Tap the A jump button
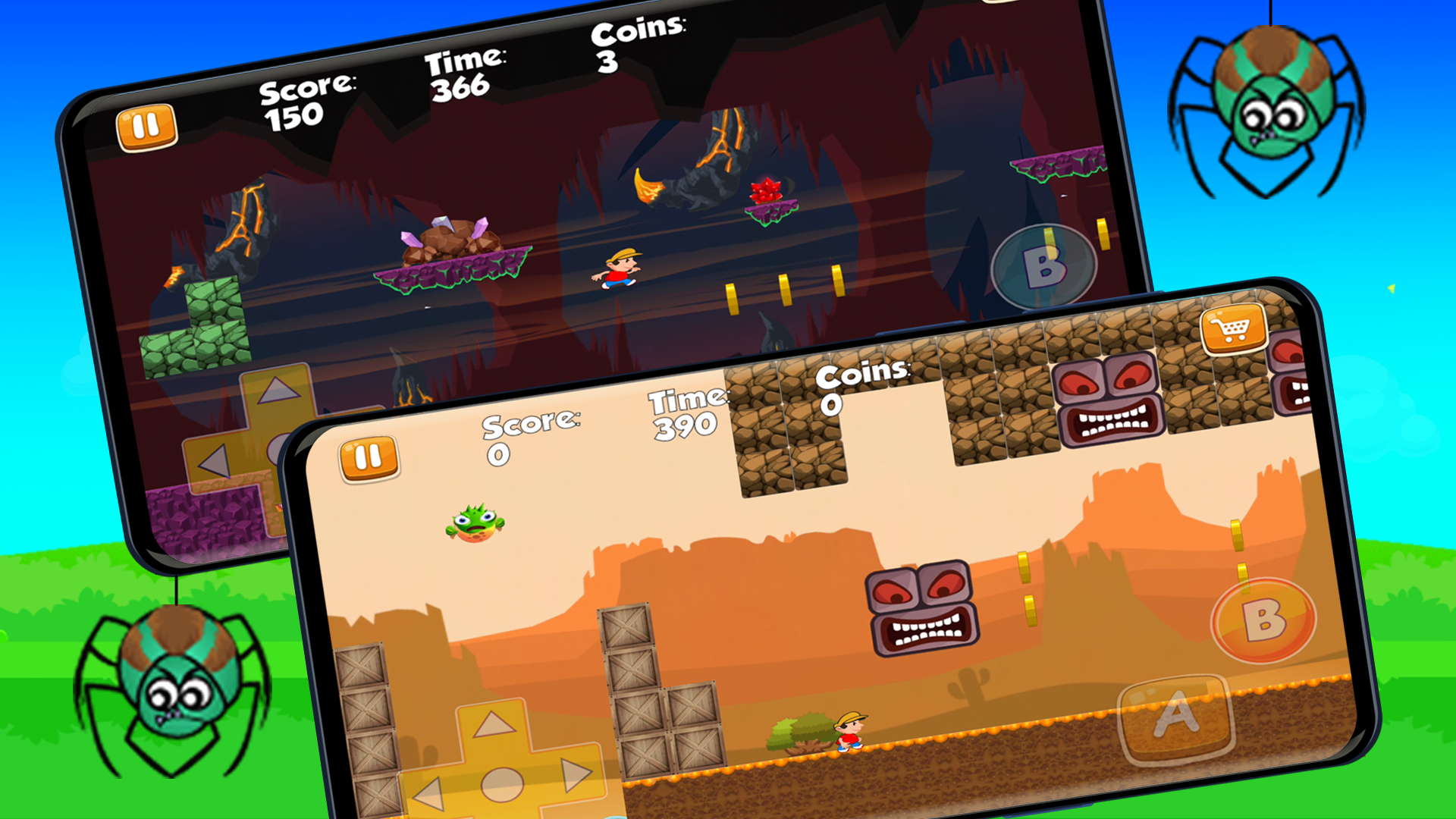1456x819 pixels. coord(1176,715)
